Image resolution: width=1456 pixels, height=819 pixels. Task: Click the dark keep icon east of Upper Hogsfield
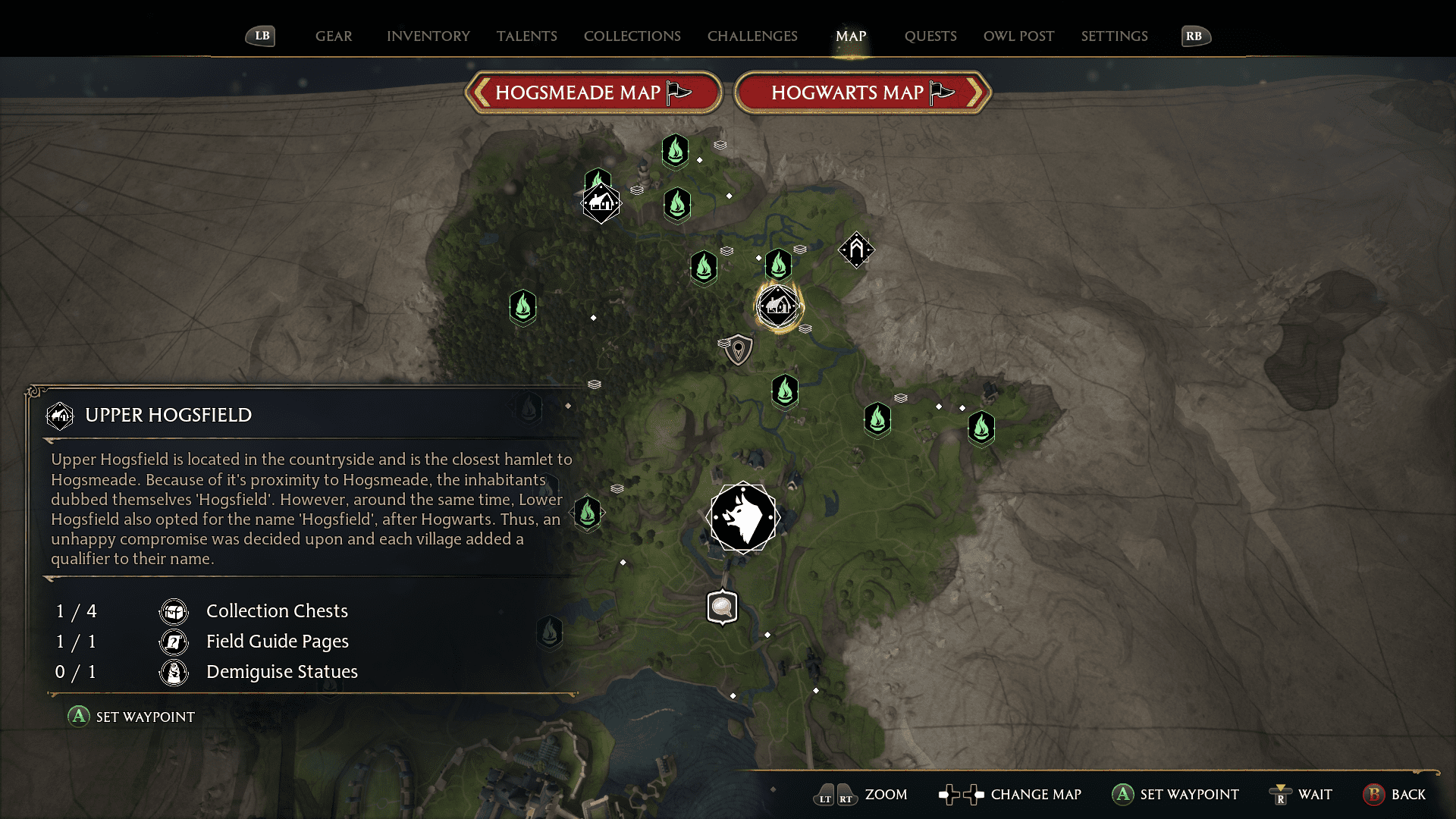point(856,250)
